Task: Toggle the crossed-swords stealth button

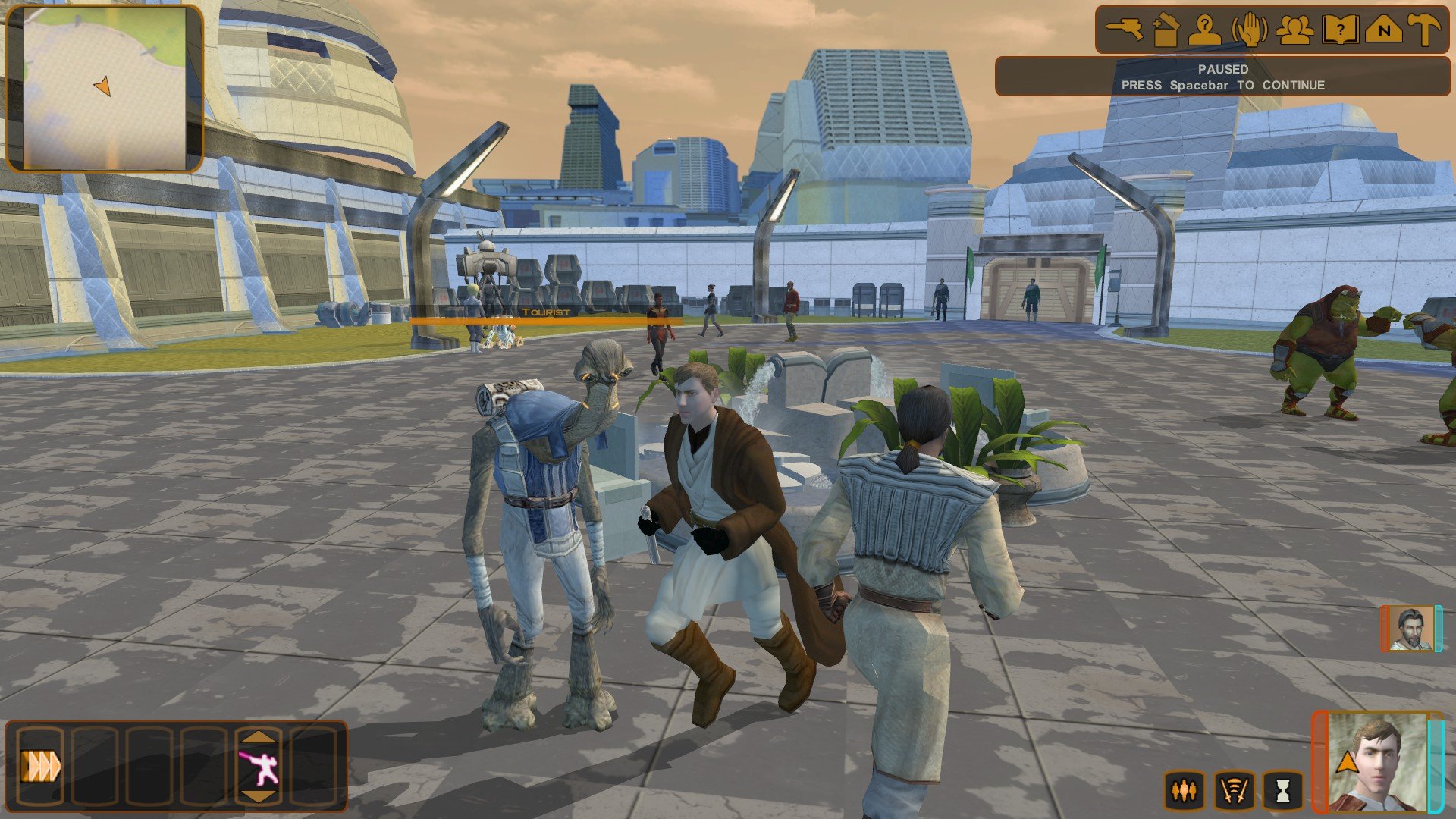Action: coord(1234,791)
